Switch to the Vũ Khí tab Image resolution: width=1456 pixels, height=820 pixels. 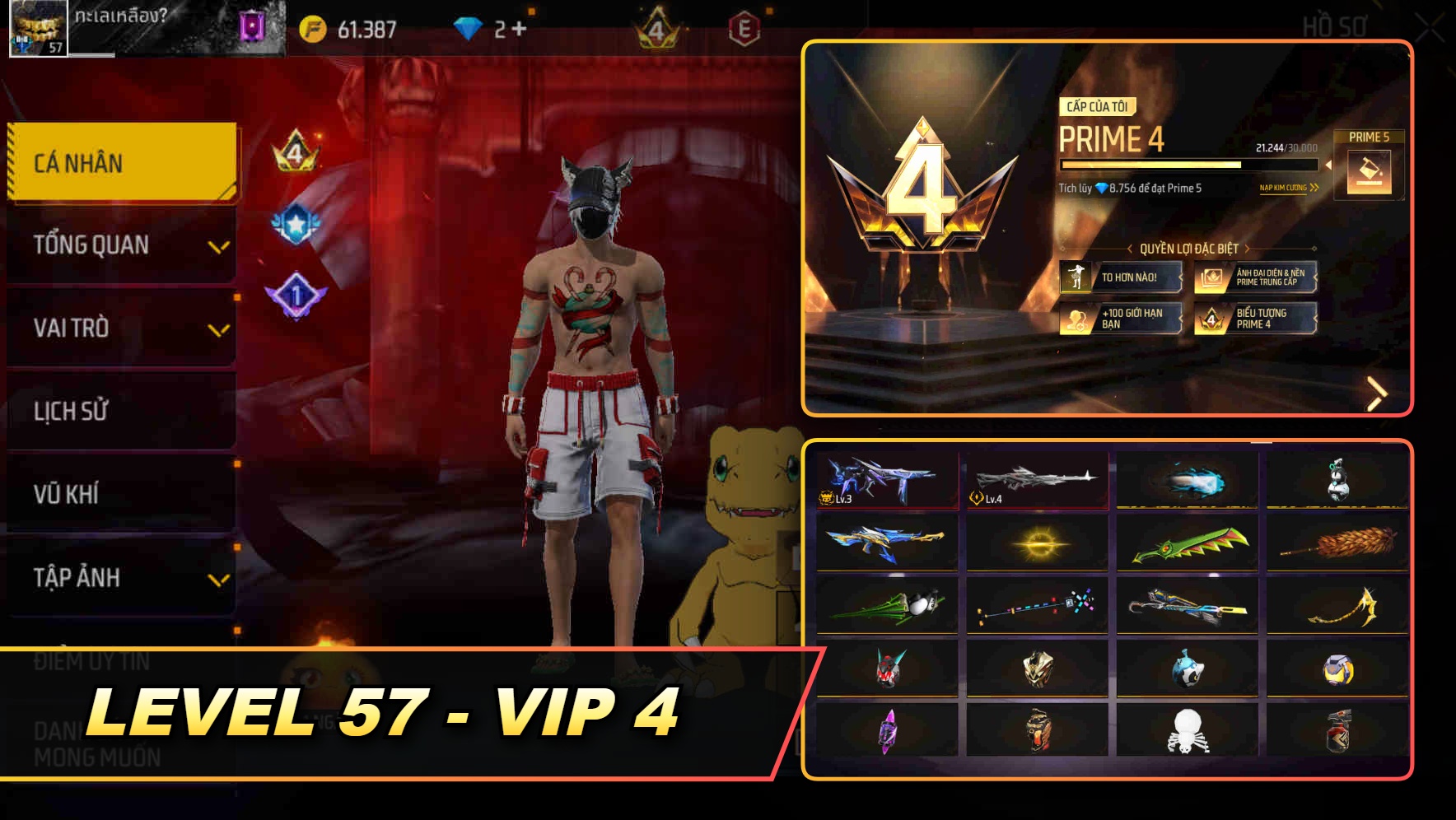122,494
